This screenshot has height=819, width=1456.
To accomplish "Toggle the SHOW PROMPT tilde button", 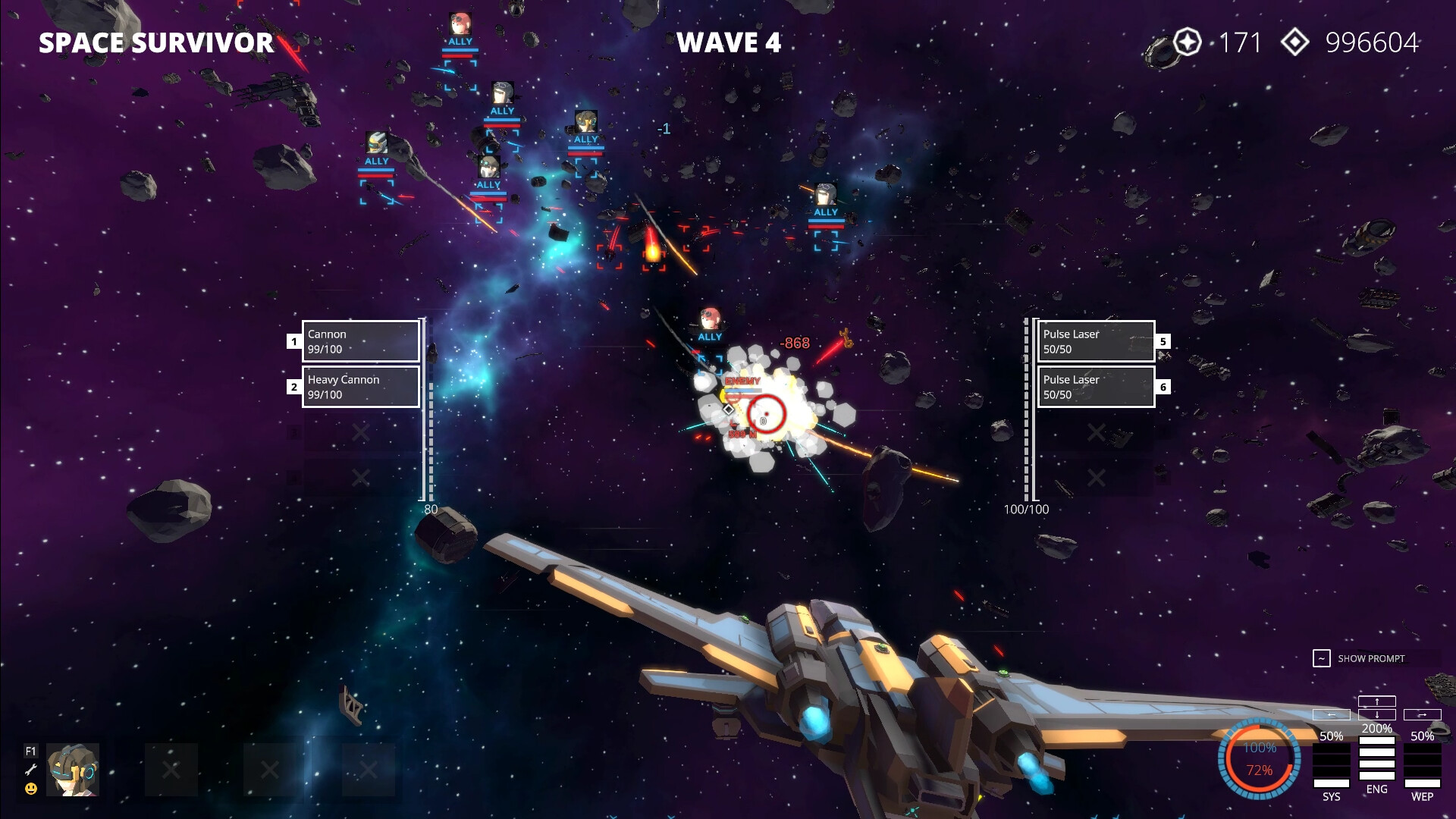I will 1320,658.
